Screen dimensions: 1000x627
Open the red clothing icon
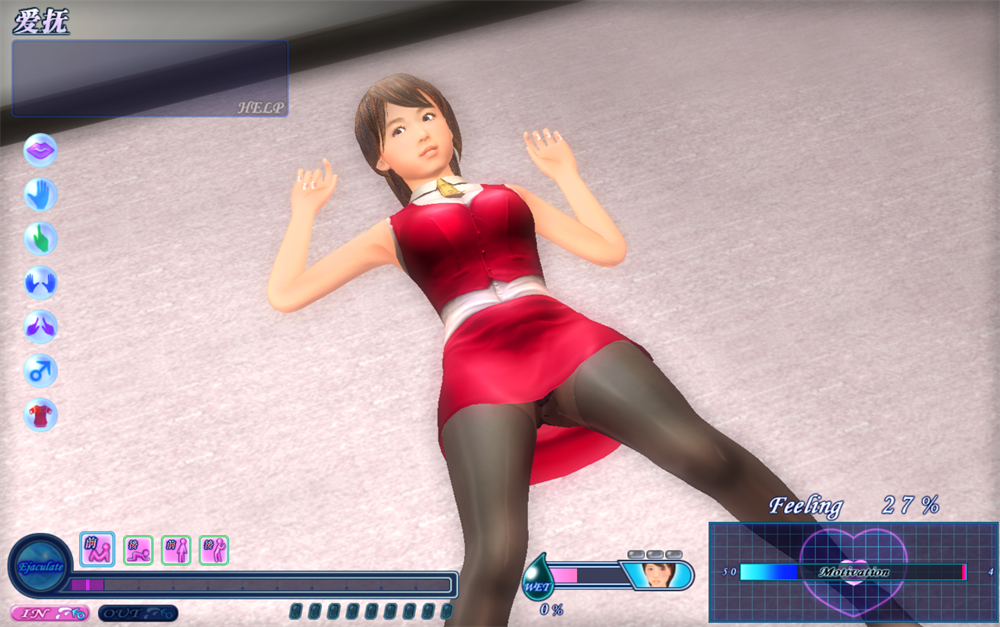(x=40, y=414)
